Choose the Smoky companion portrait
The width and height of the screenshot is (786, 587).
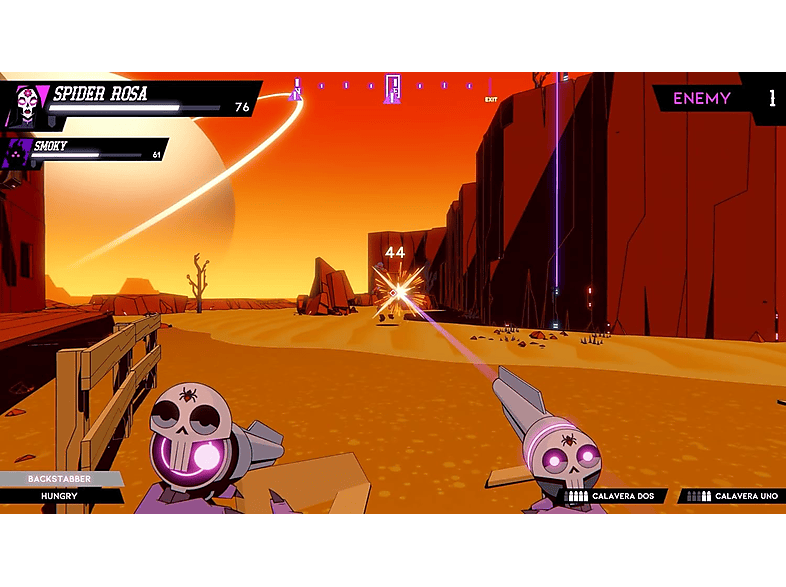pyautogui.click(x=18, y=152)
